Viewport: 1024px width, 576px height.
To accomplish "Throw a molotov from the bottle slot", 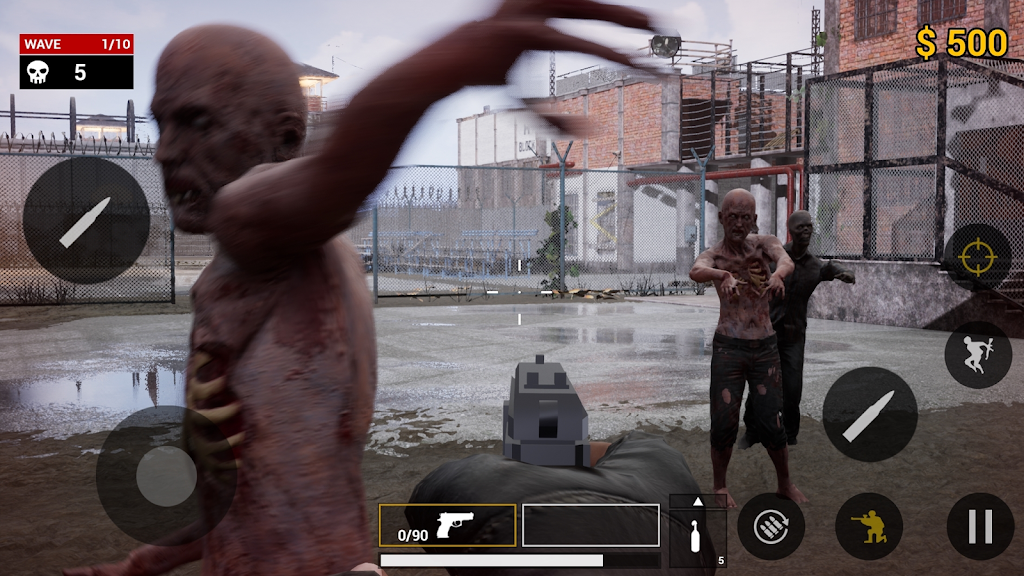I will coord(697,538).
